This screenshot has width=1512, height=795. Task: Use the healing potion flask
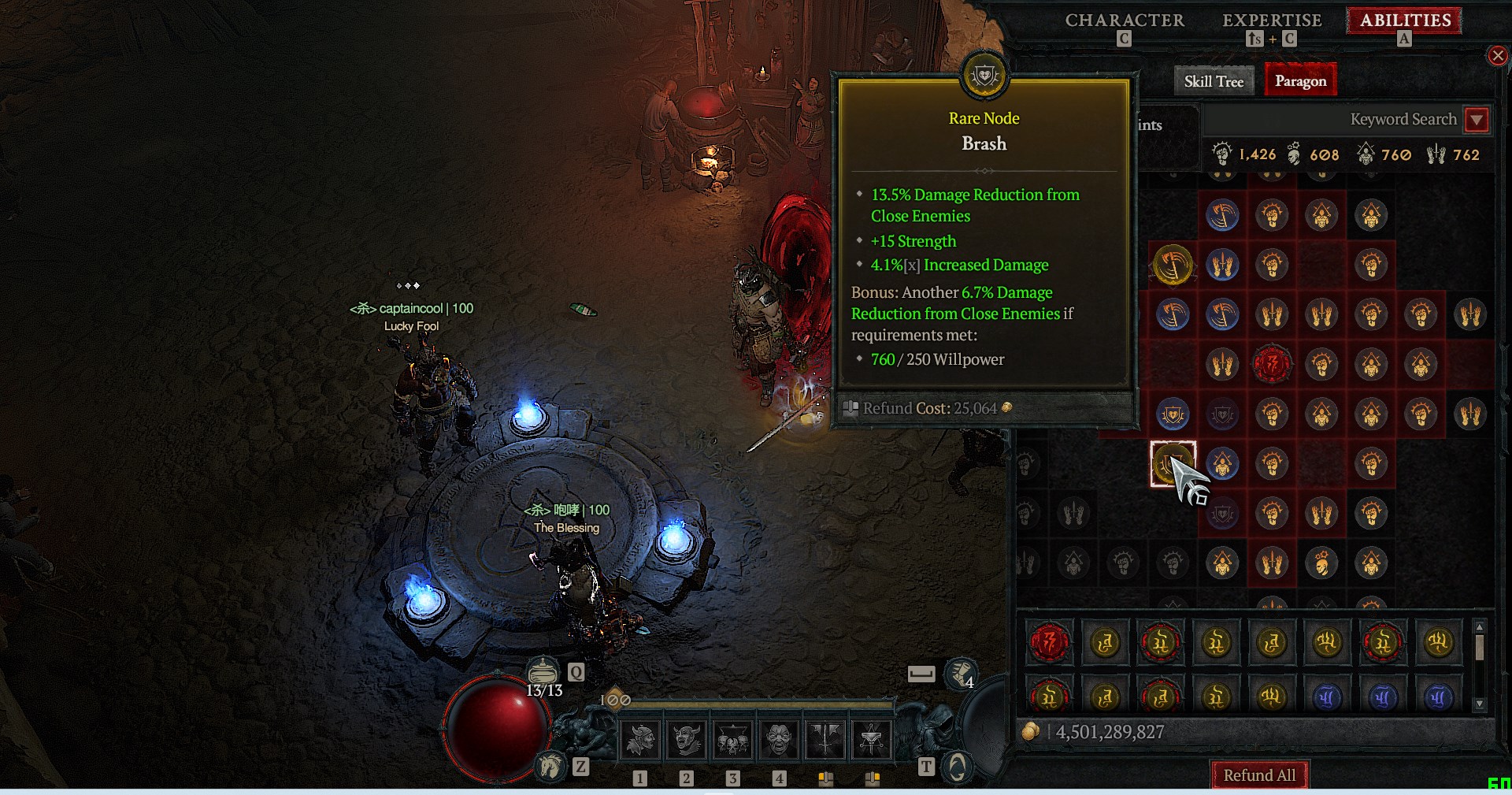point(542,672)
